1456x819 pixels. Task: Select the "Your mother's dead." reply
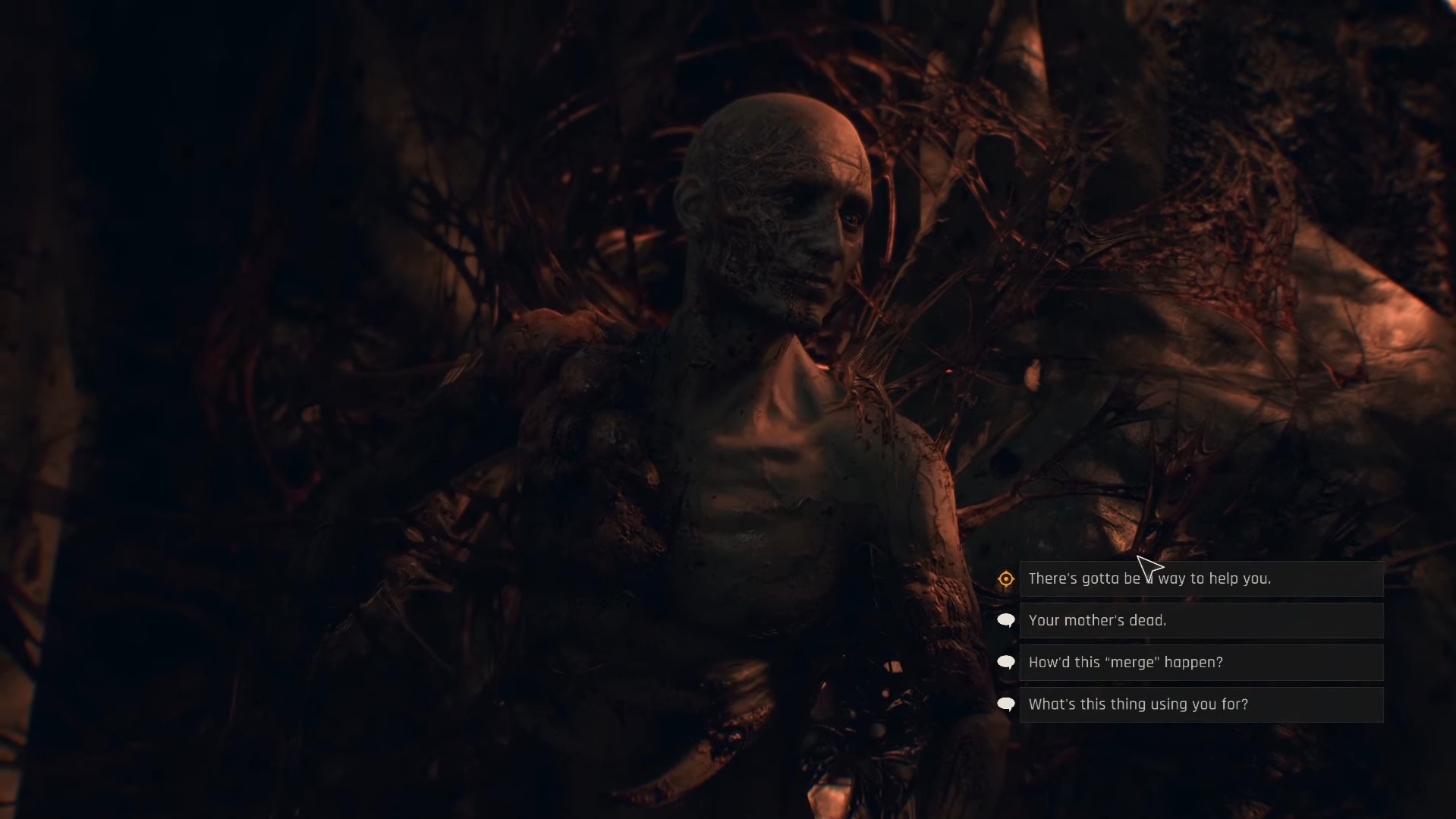(1200, 621)
